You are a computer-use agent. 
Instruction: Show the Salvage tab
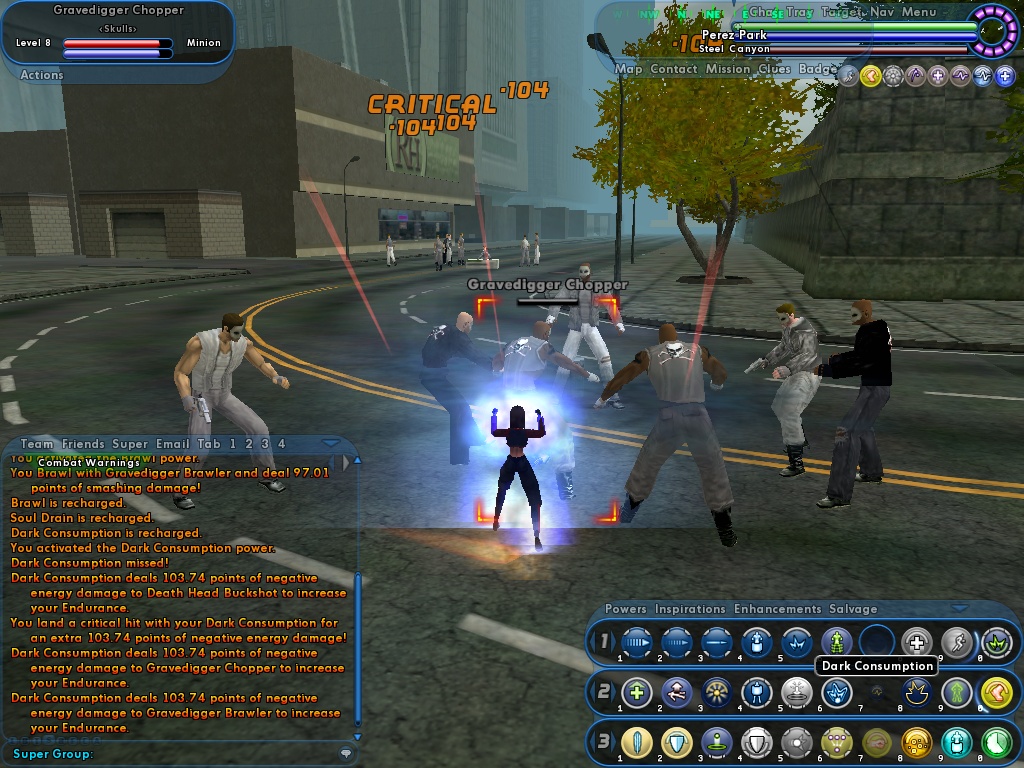pos(853,609)
